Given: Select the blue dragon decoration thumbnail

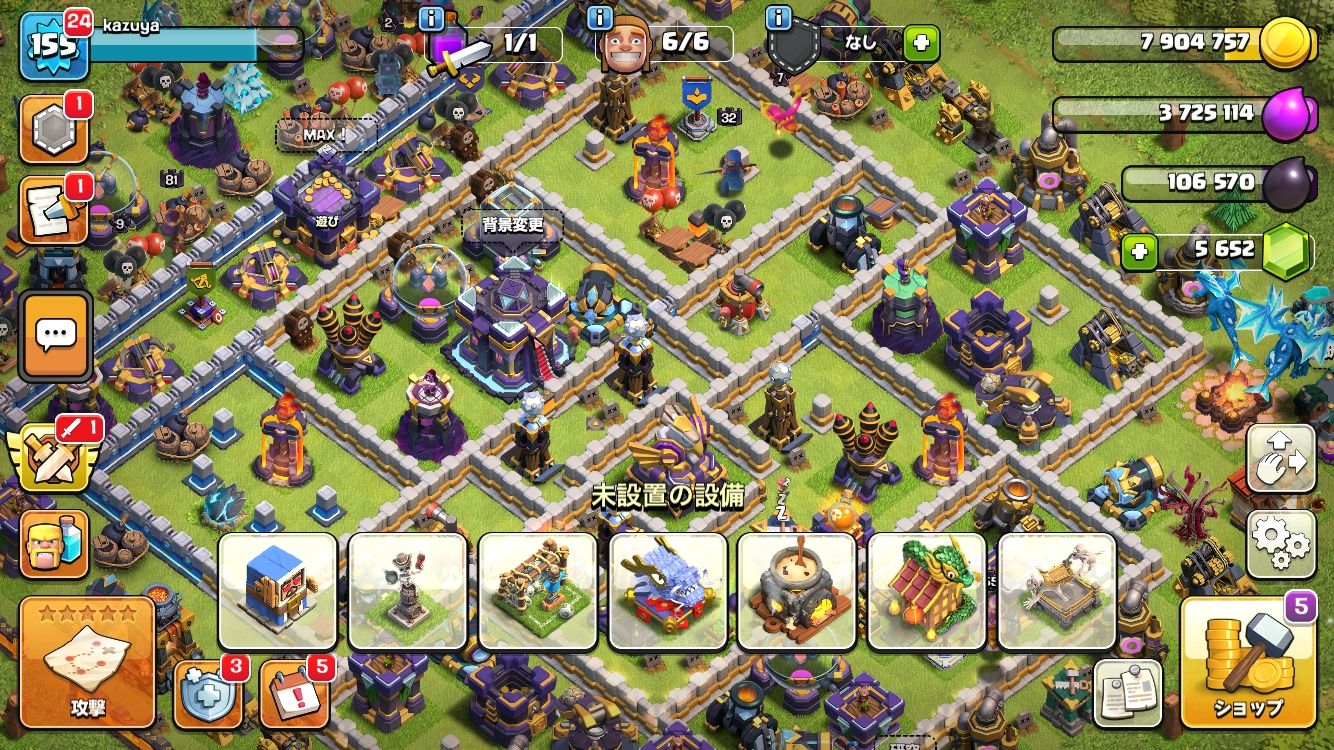Looking at the screenshot, I should pyautogui.click(x=667, y=591).
